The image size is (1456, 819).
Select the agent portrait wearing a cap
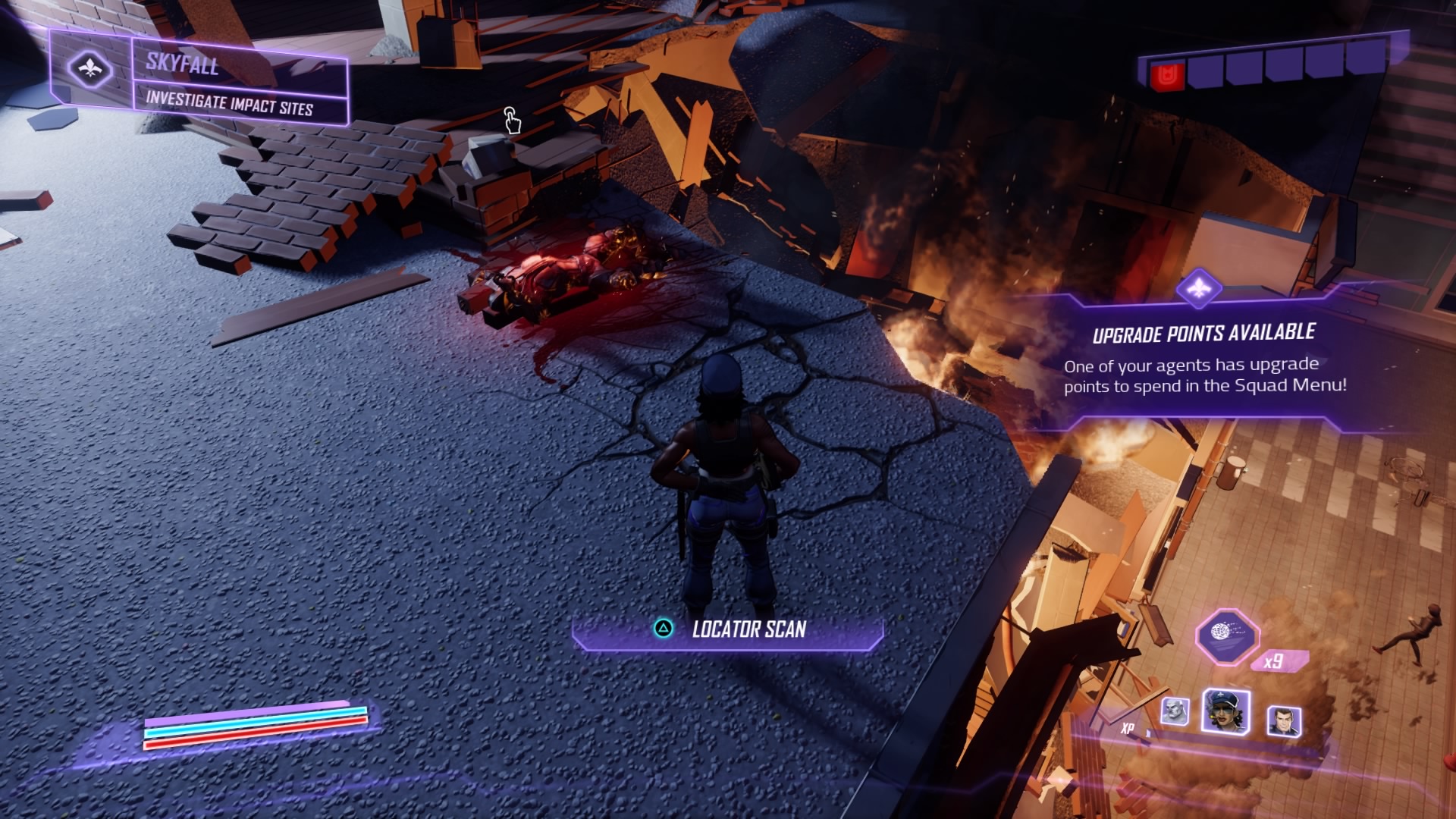click(1225, 712)
